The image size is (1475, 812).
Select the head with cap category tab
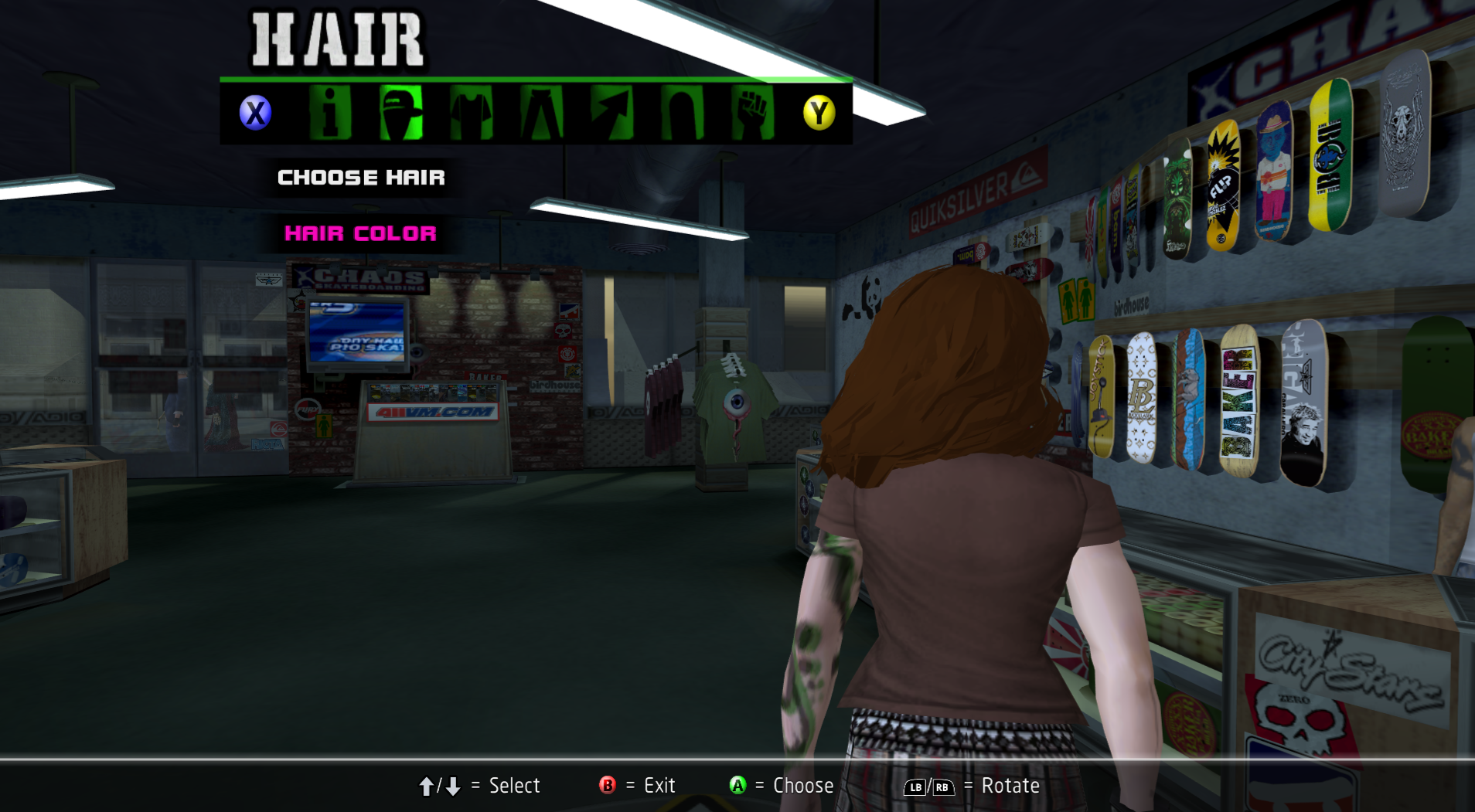click(x=400, y=113)
